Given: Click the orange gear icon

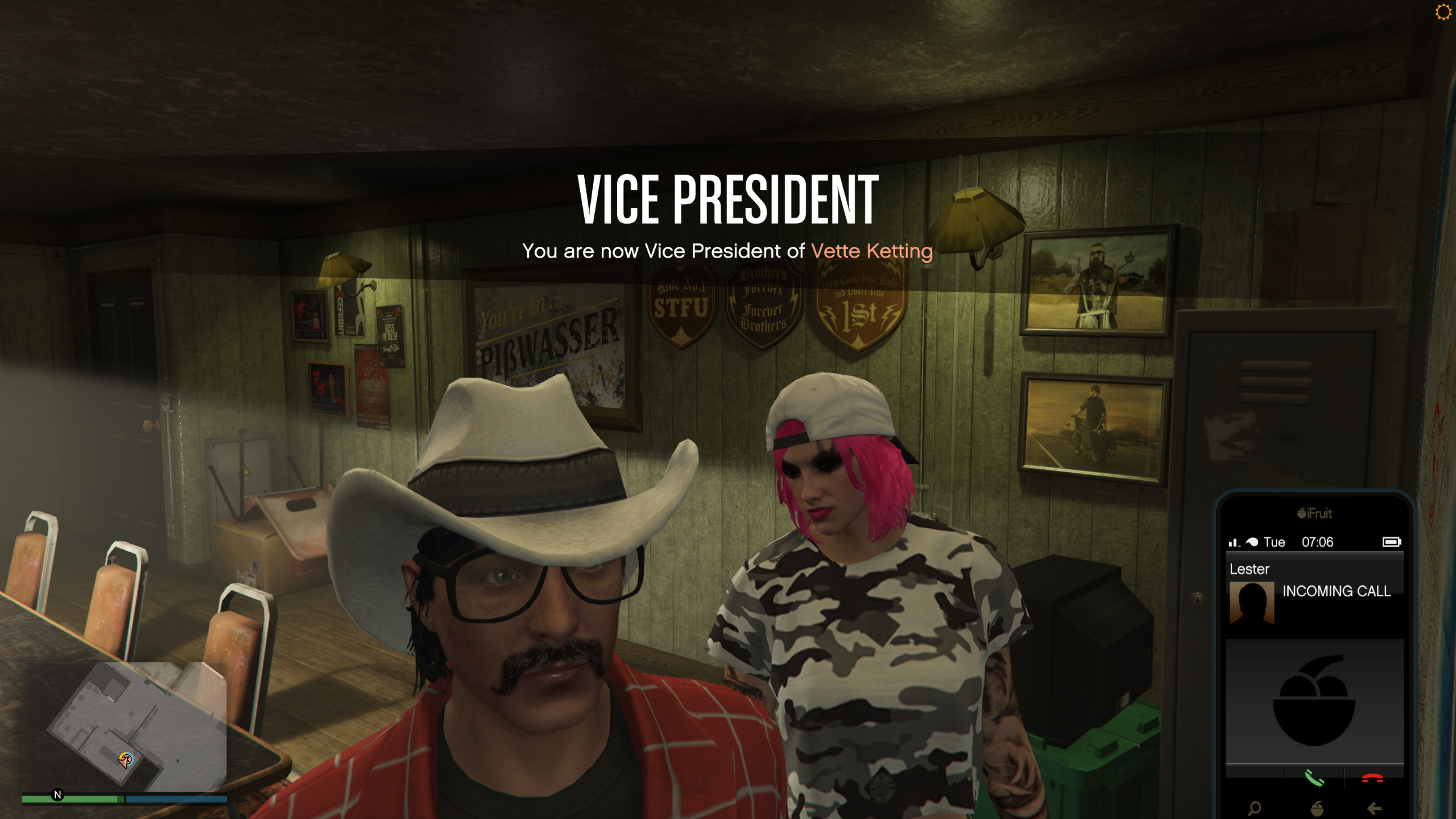Looking at the screenshot, I should (1443, 12).
